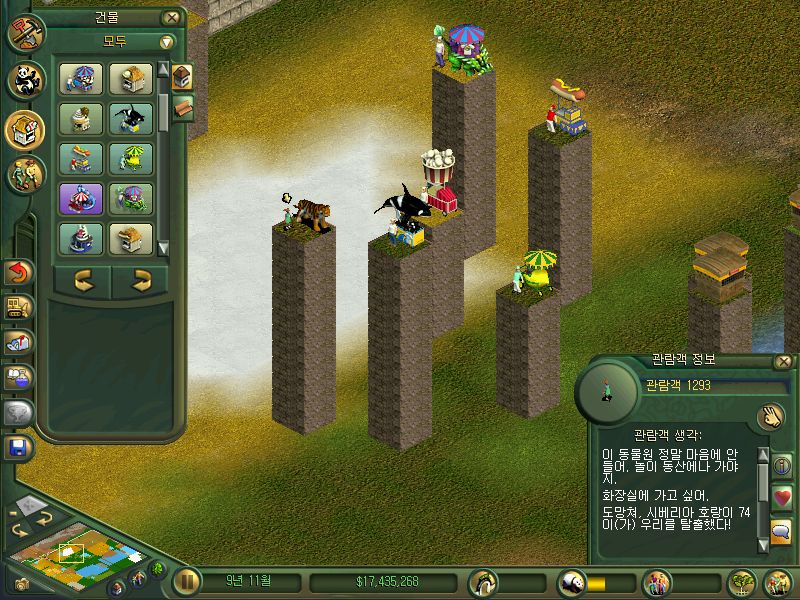Switch to the house-icon buildings tab

coord(182,76)
